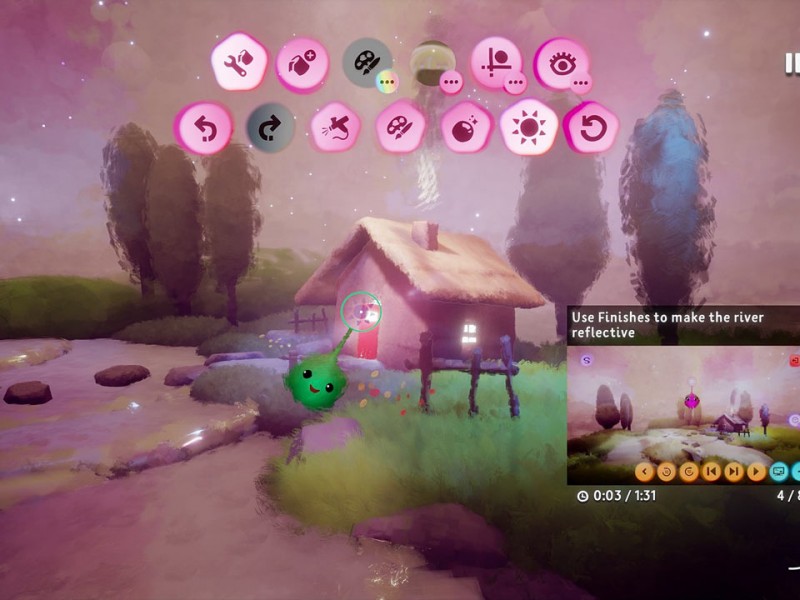Click the circular reset arrow button
Viewport: 800px width, 600px height.
click(x=591, y=128)
